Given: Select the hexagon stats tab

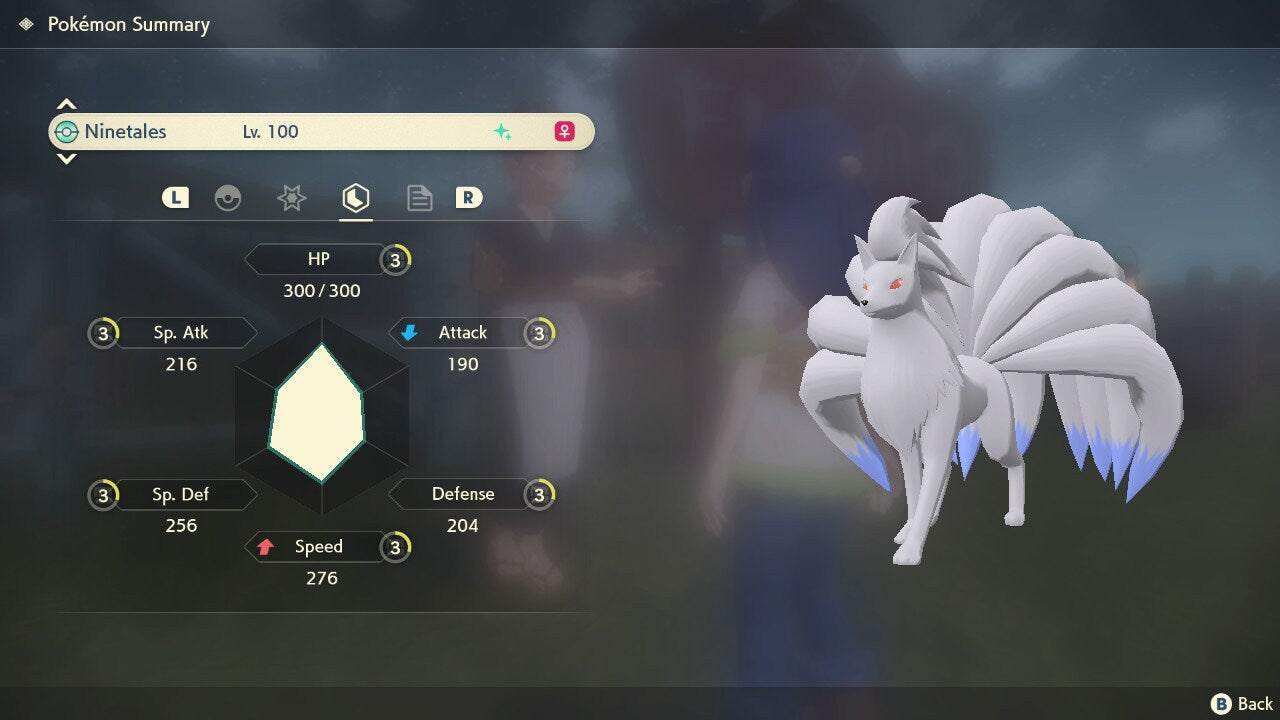Looking at the screenshot, I should click(356, 198).
